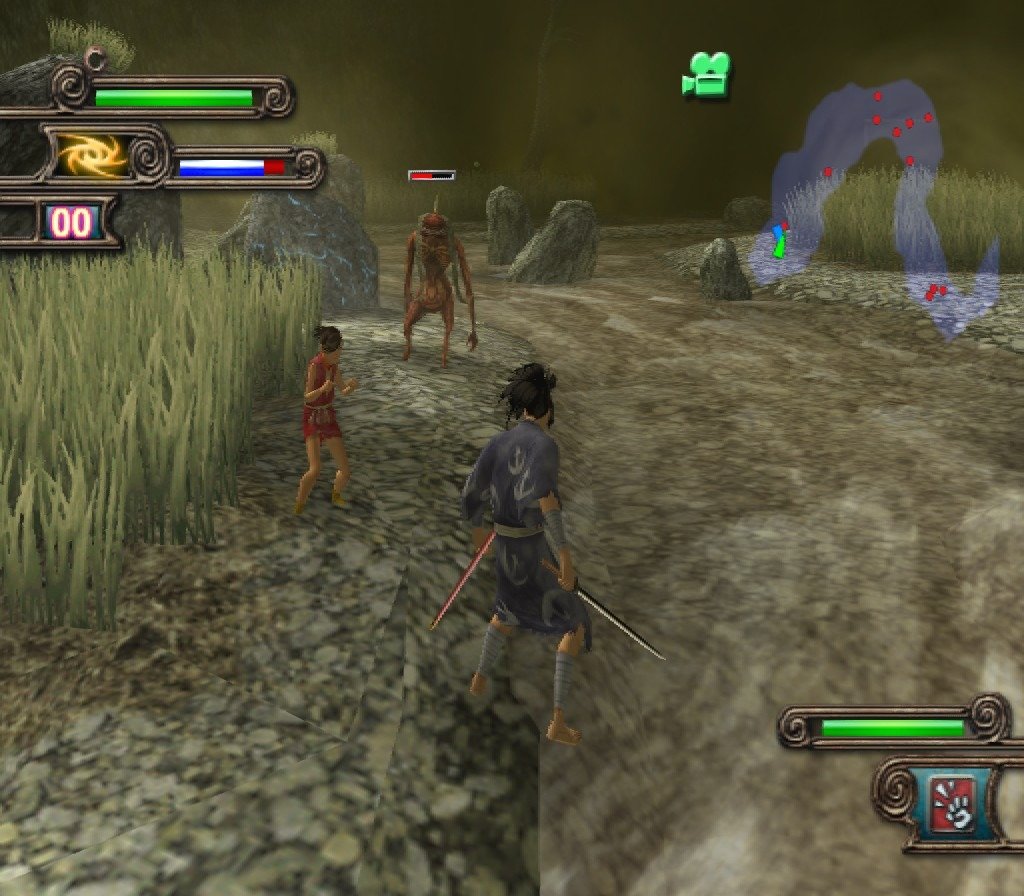Select the green camera icon
The width and height of the screenshot is (1024, 896).
pos(707,76)
